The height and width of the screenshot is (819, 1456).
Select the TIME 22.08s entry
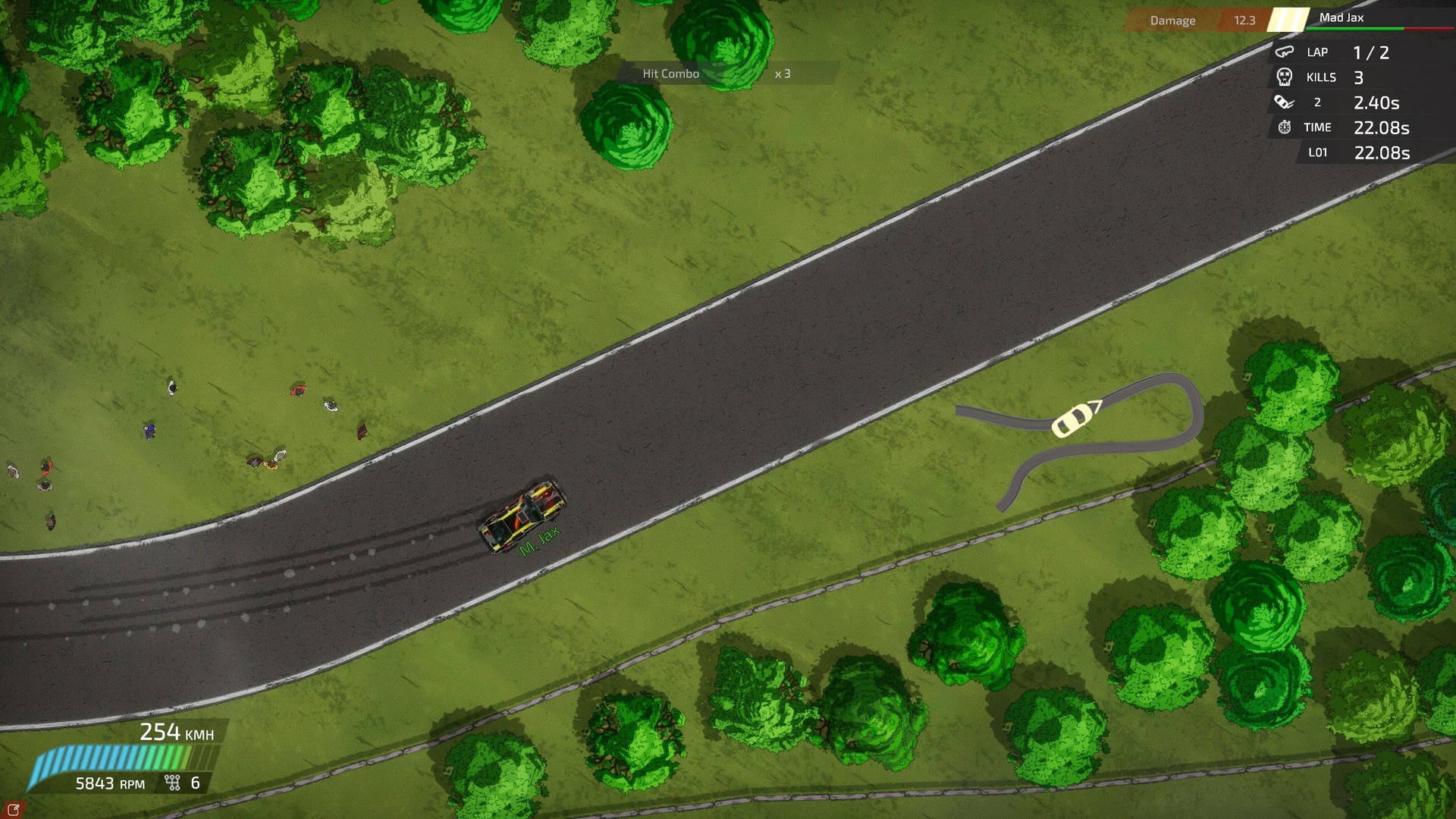(x=1357, y=127)
